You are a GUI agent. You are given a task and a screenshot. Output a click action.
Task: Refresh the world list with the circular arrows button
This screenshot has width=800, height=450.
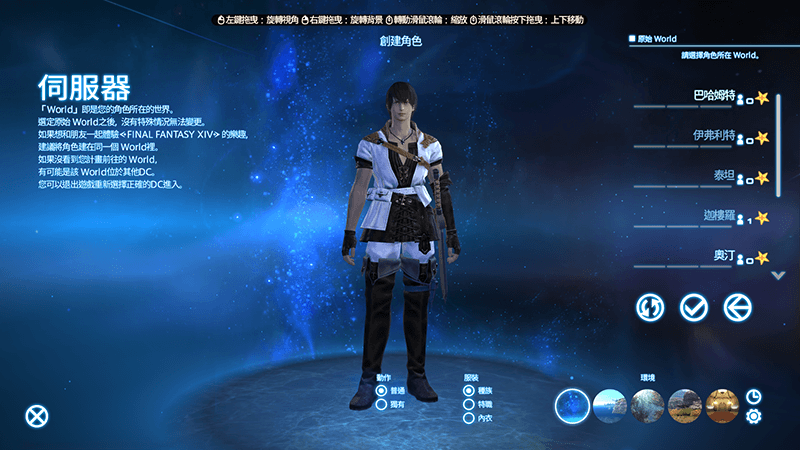pyautogui.click(x=650, y=307)
